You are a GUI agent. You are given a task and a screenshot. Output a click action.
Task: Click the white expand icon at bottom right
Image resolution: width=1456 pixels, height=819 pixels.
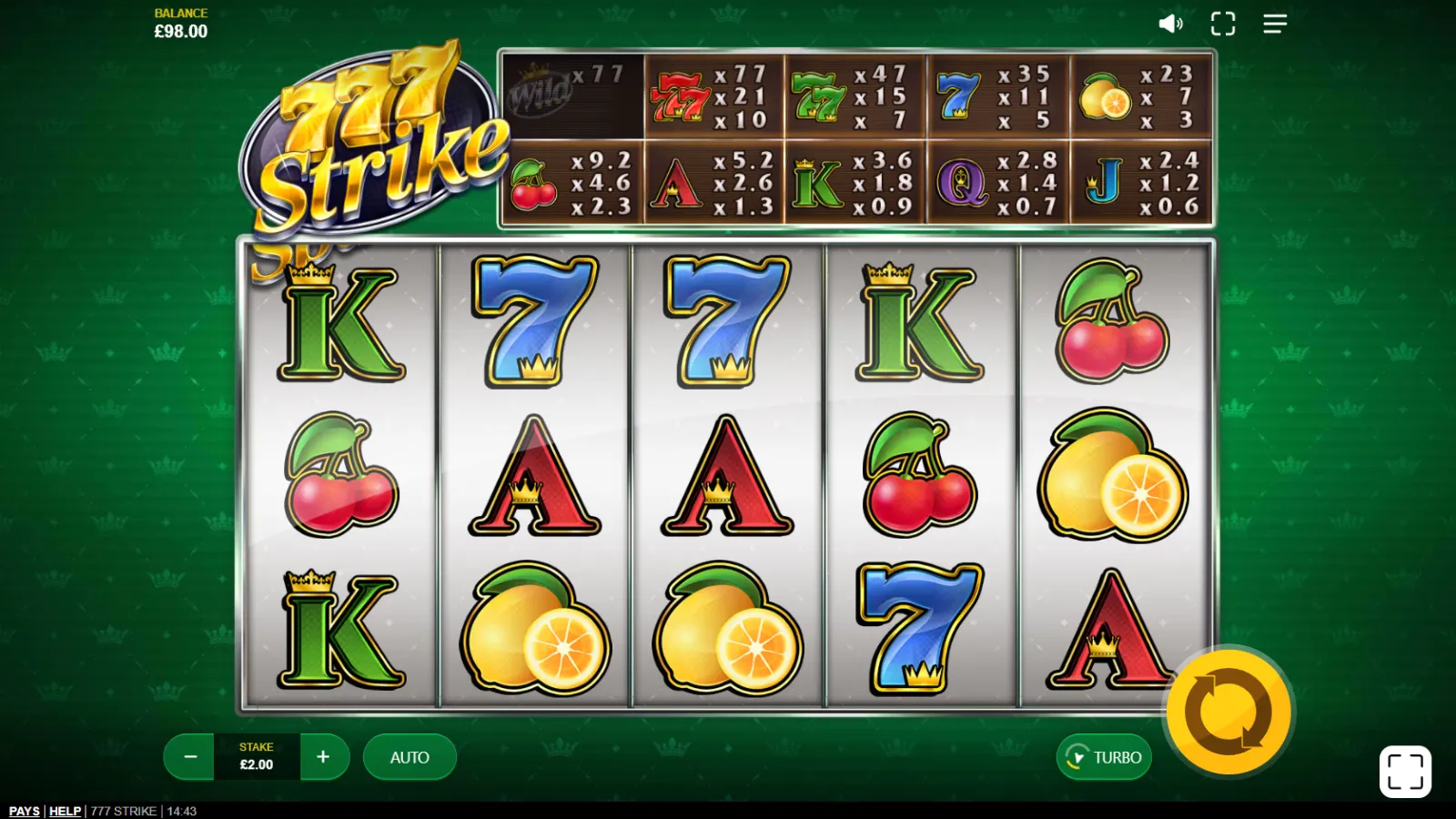pyautogui.click(x=1405, y=772)
